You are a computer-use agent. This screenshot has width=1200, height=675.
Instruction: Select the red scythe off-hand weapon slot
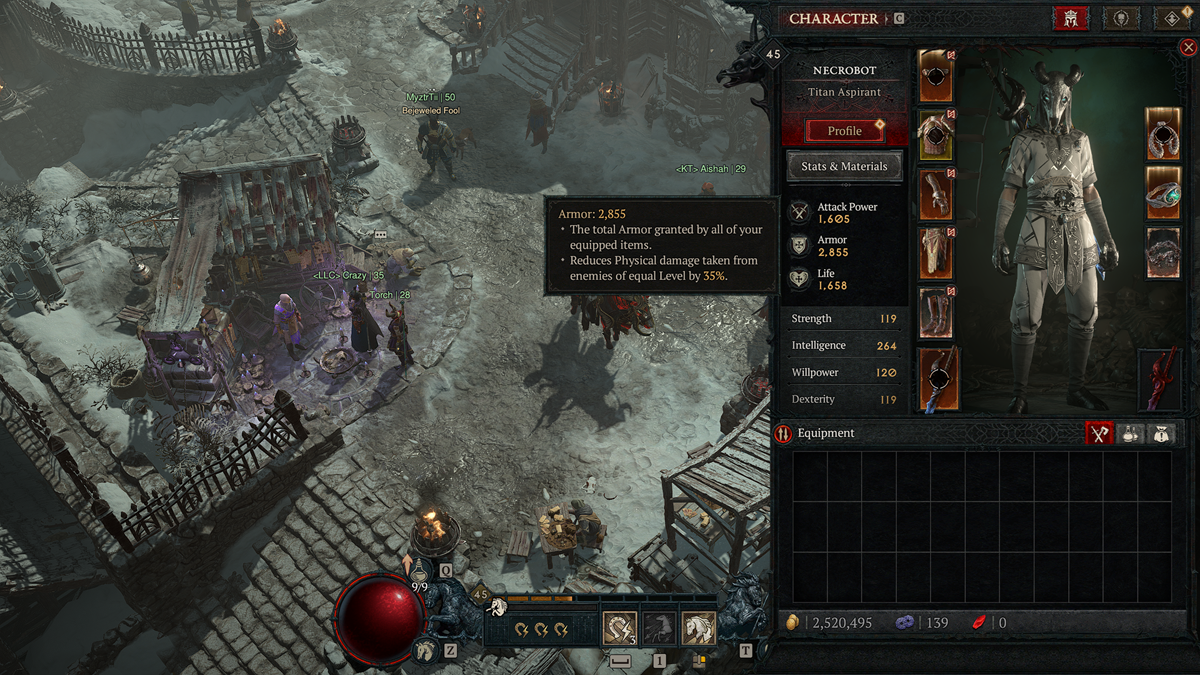1161,379
